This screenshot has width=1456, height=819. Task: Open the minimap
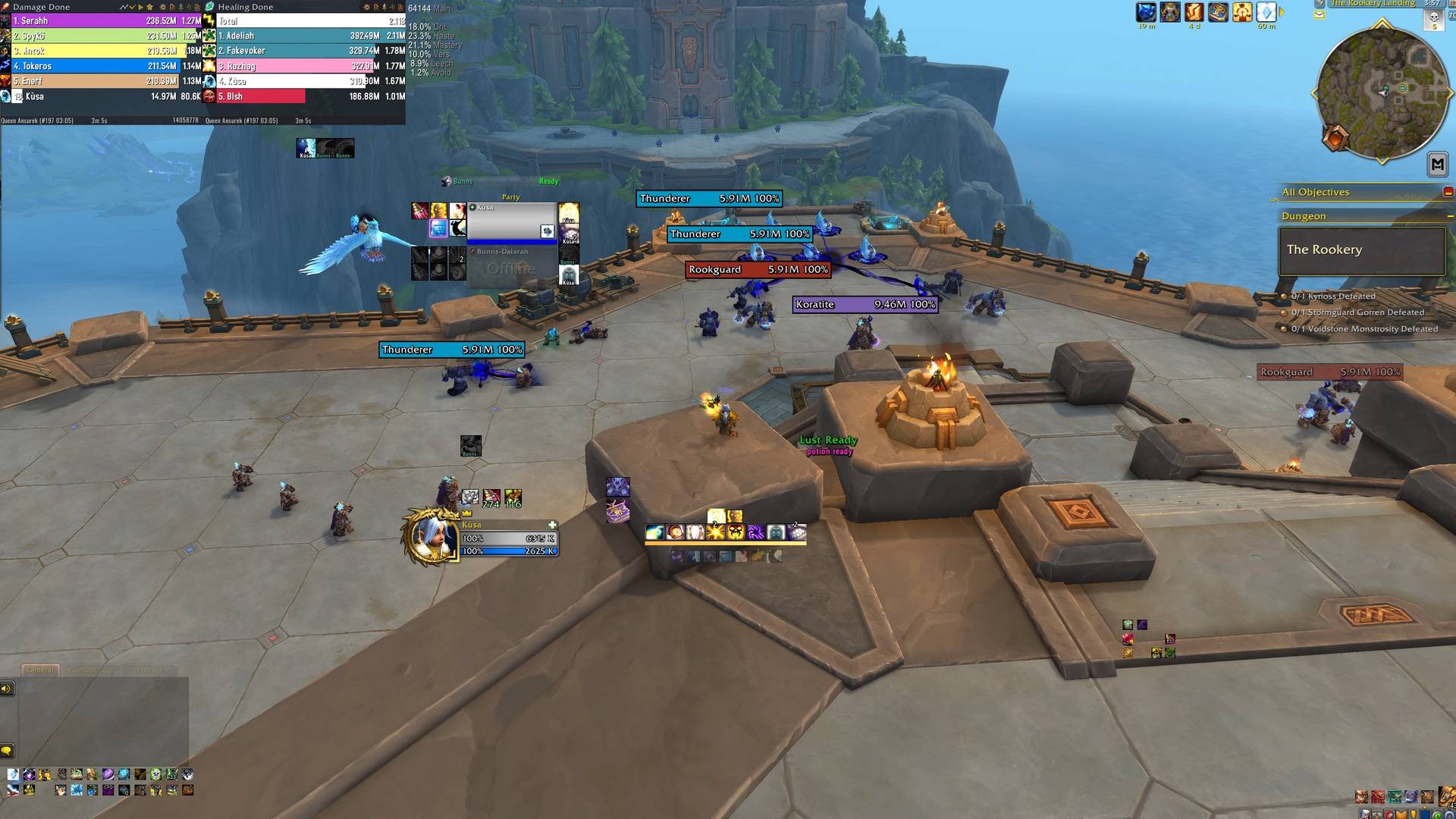pyautogui.click(x=1380, y=93)
